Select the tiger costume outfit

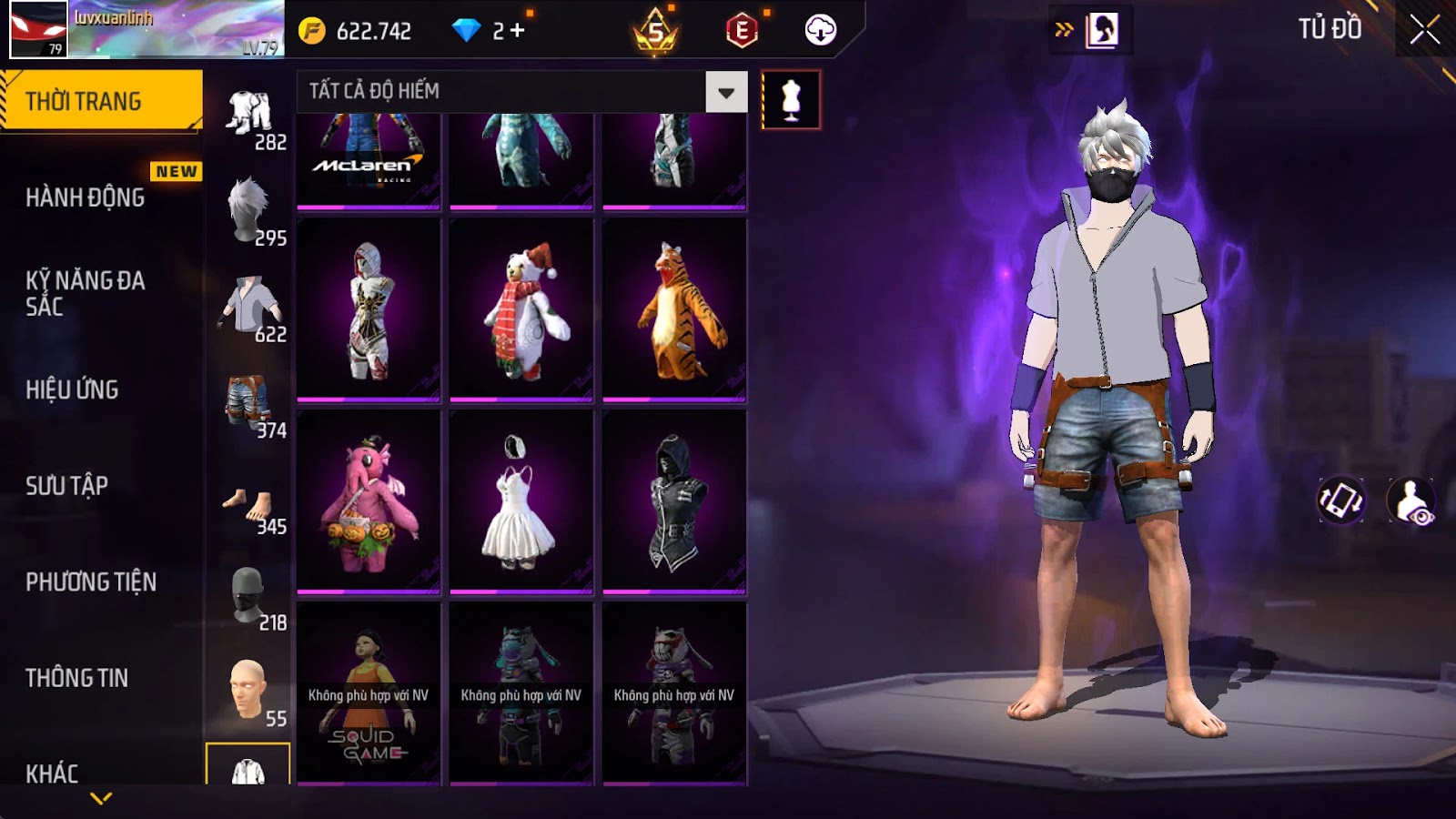[674, 309]
